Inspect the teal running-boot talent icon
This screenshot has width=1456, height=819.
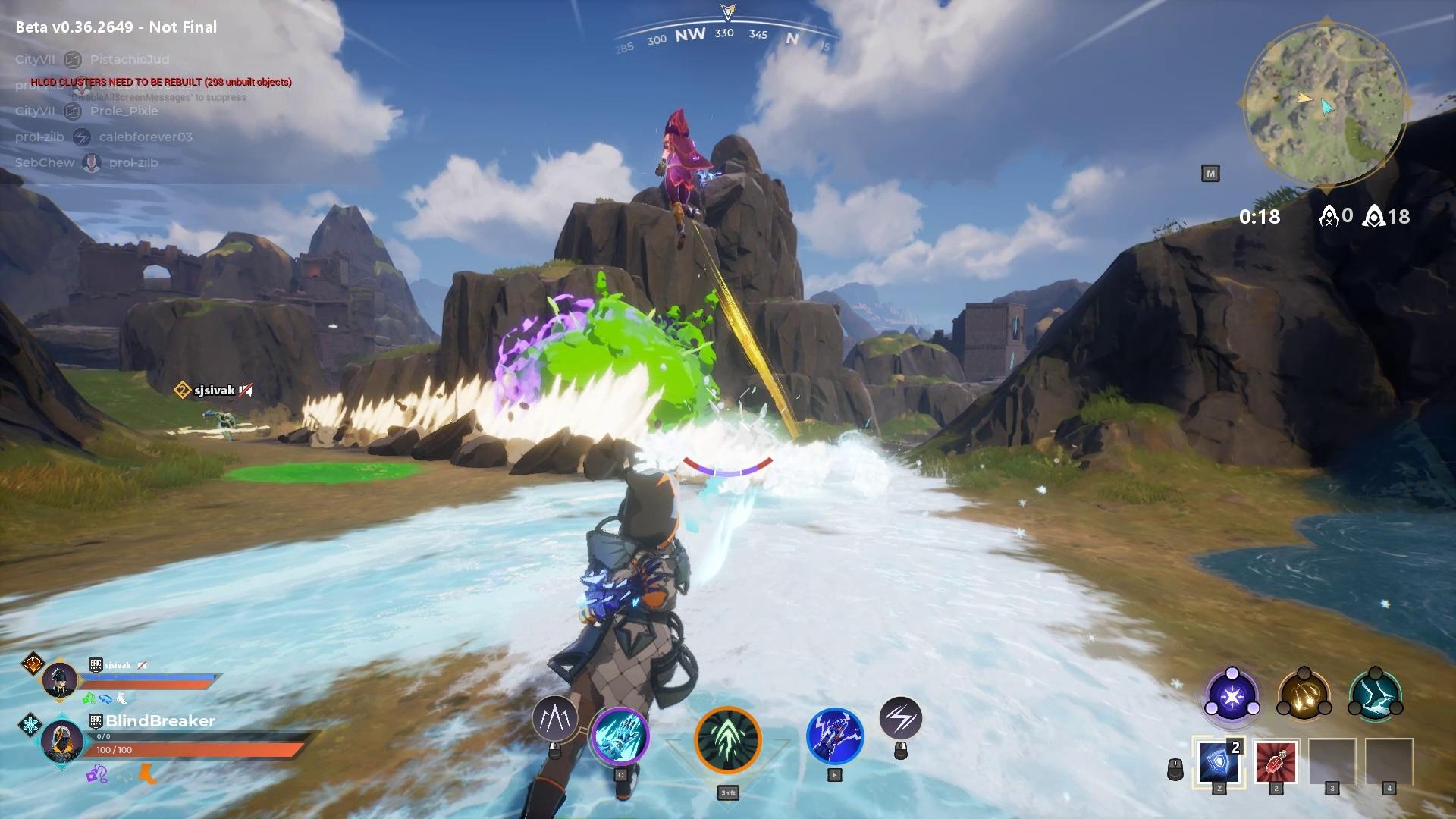(x=1376, y=695)
